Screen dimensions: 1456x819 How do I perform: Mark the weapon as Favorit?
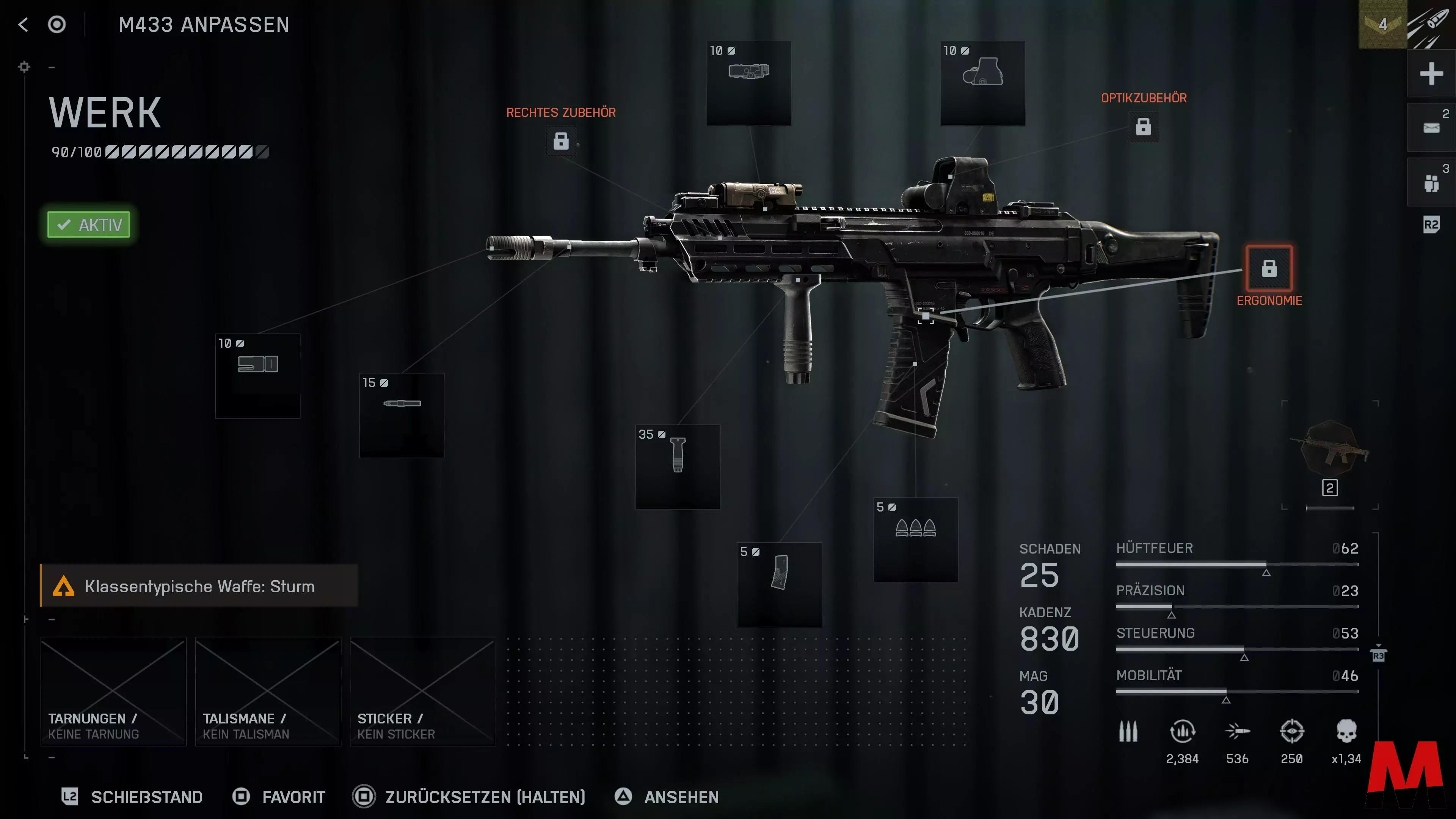[279, 797]
